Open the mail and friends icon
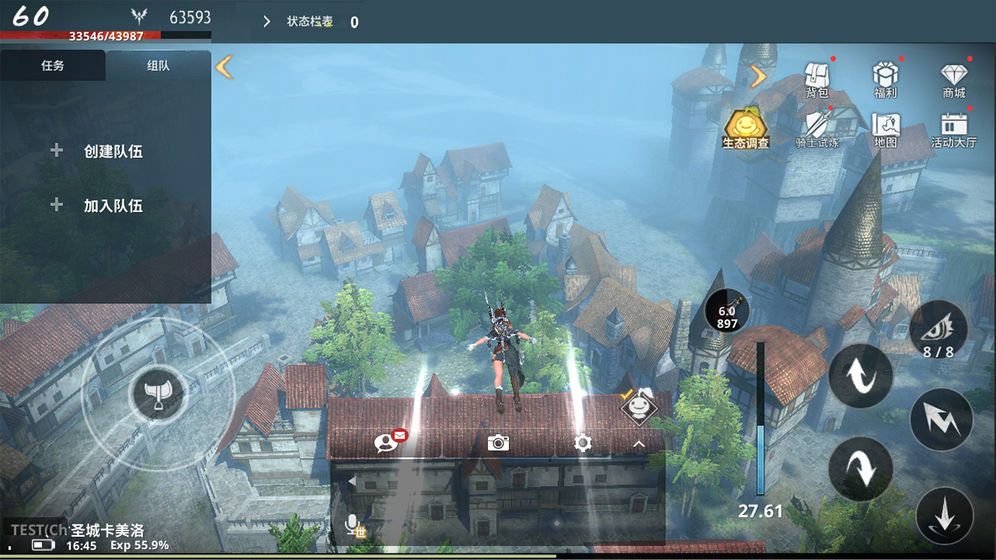The image size is (996, 560). coord(388,442)
